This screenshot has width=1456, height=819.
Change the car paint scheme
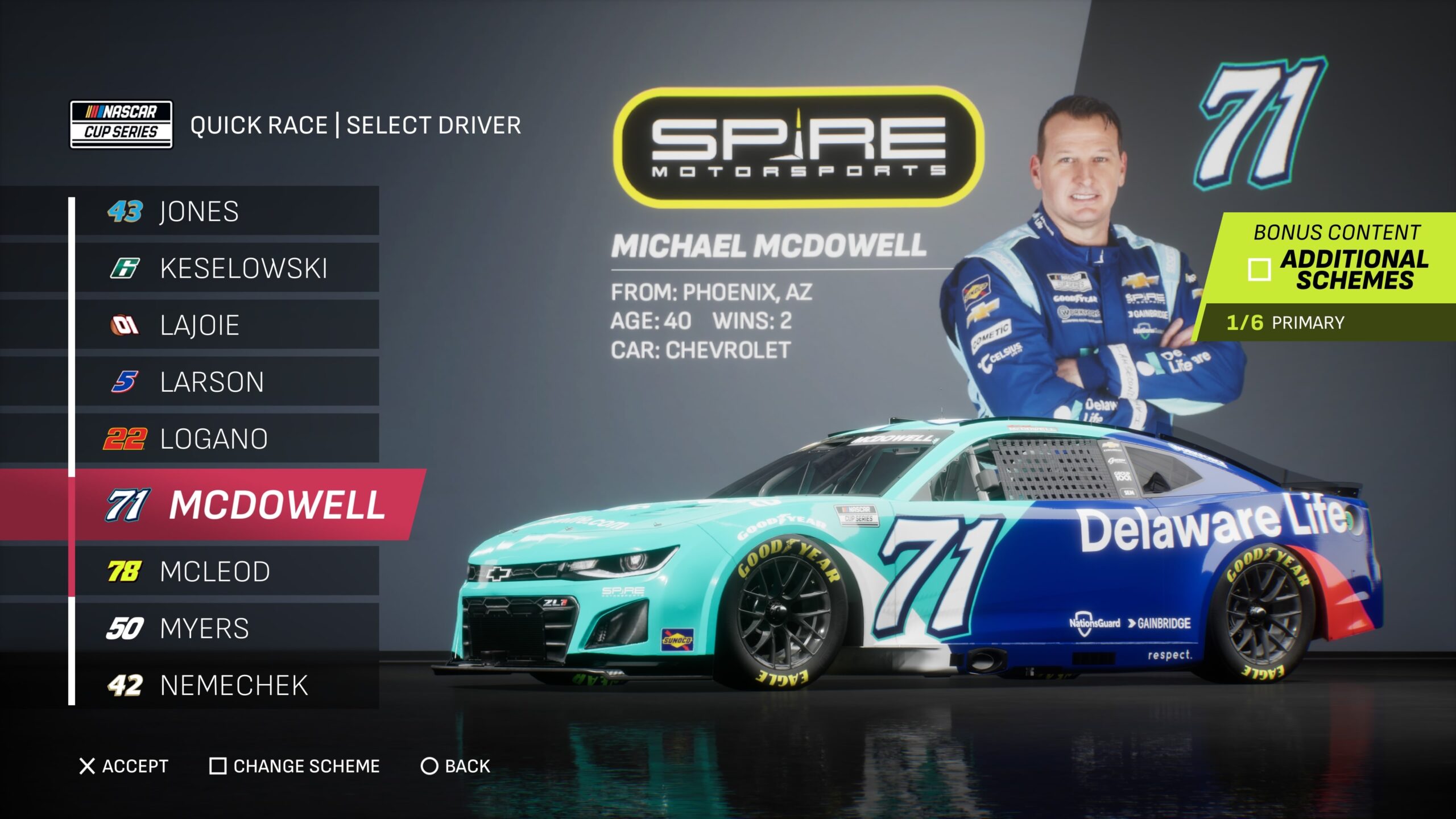295,766
